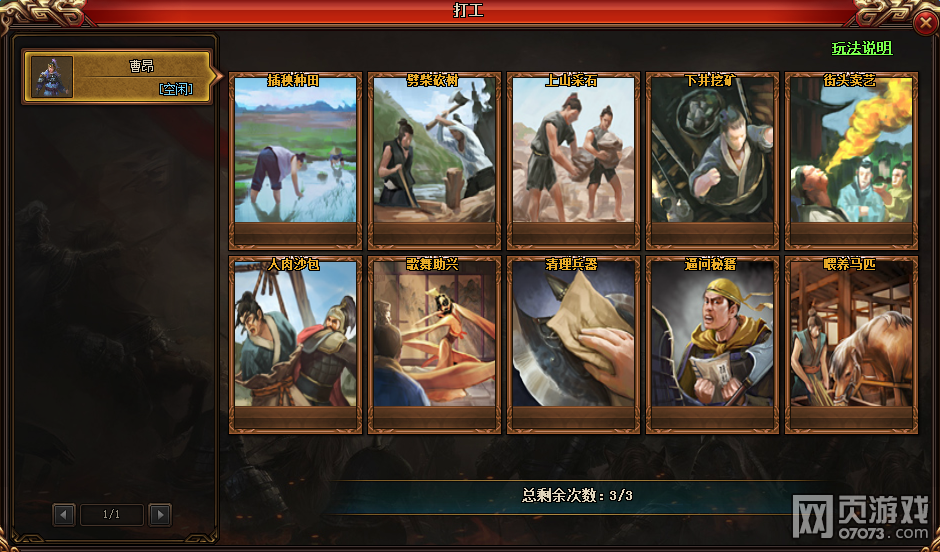Go to the previous hero list page
The height and width of the screenshot is (552, 940).
coord(64,515)
